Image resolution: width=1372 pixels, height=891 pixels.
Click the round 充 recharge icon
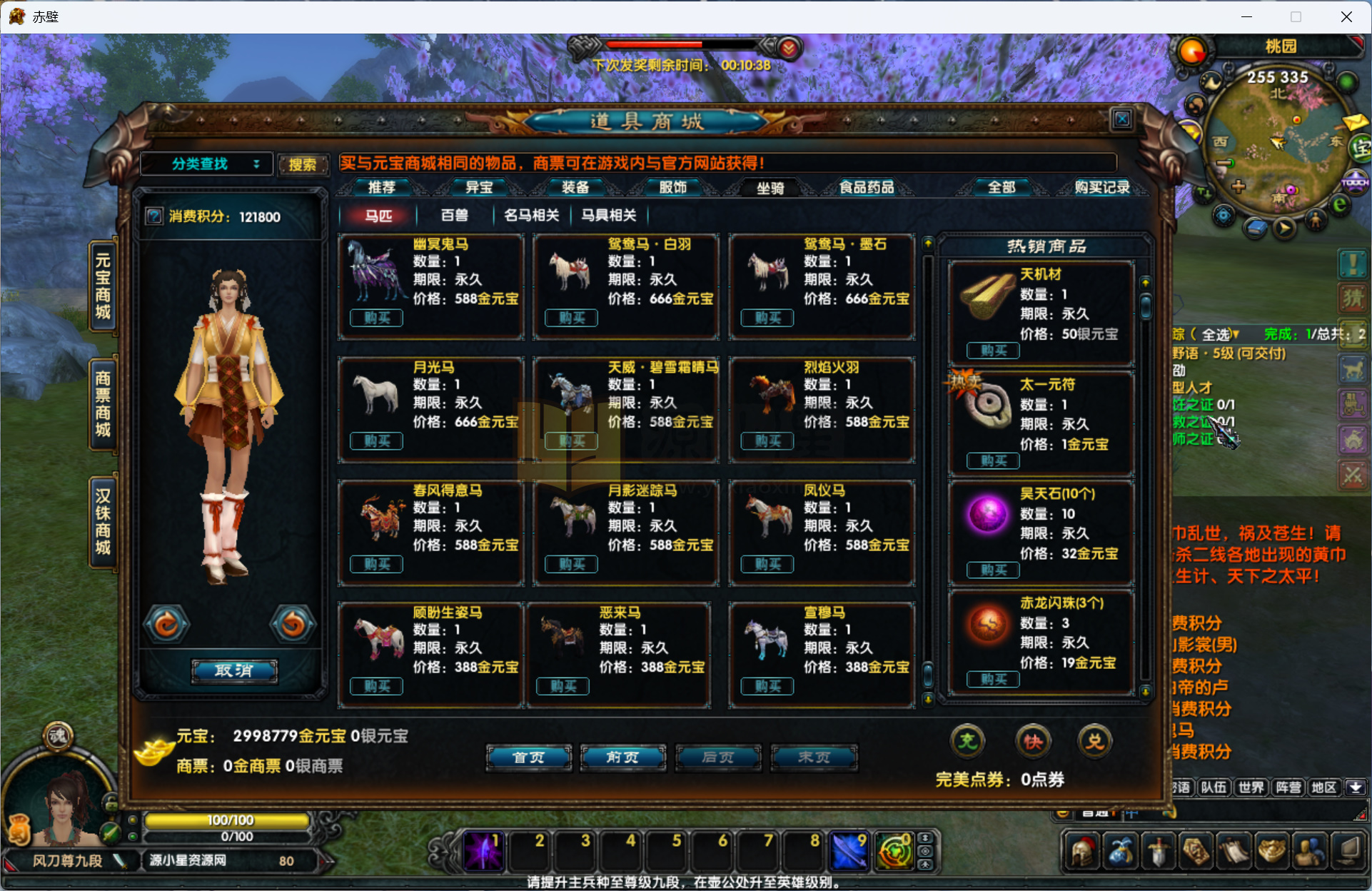coord(967,742)
